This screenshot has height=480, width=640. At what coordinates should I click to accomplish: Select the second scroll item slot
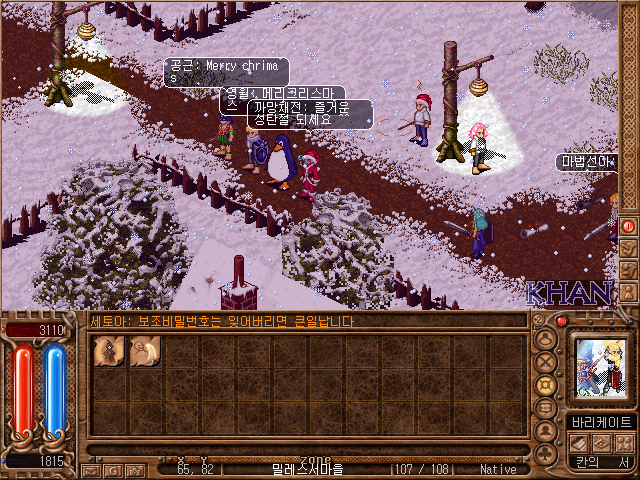click(x=145, y=352)
